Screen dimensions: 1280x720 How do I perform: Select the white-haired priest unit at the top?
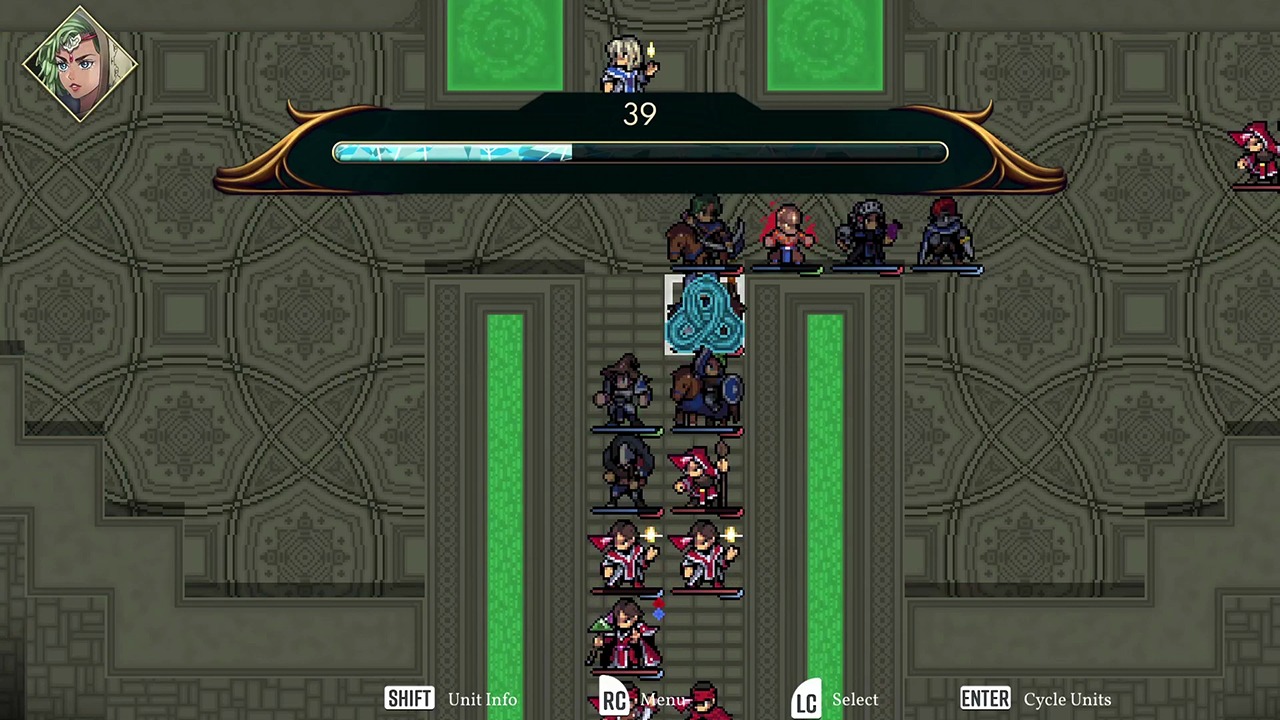click(625, 62)
